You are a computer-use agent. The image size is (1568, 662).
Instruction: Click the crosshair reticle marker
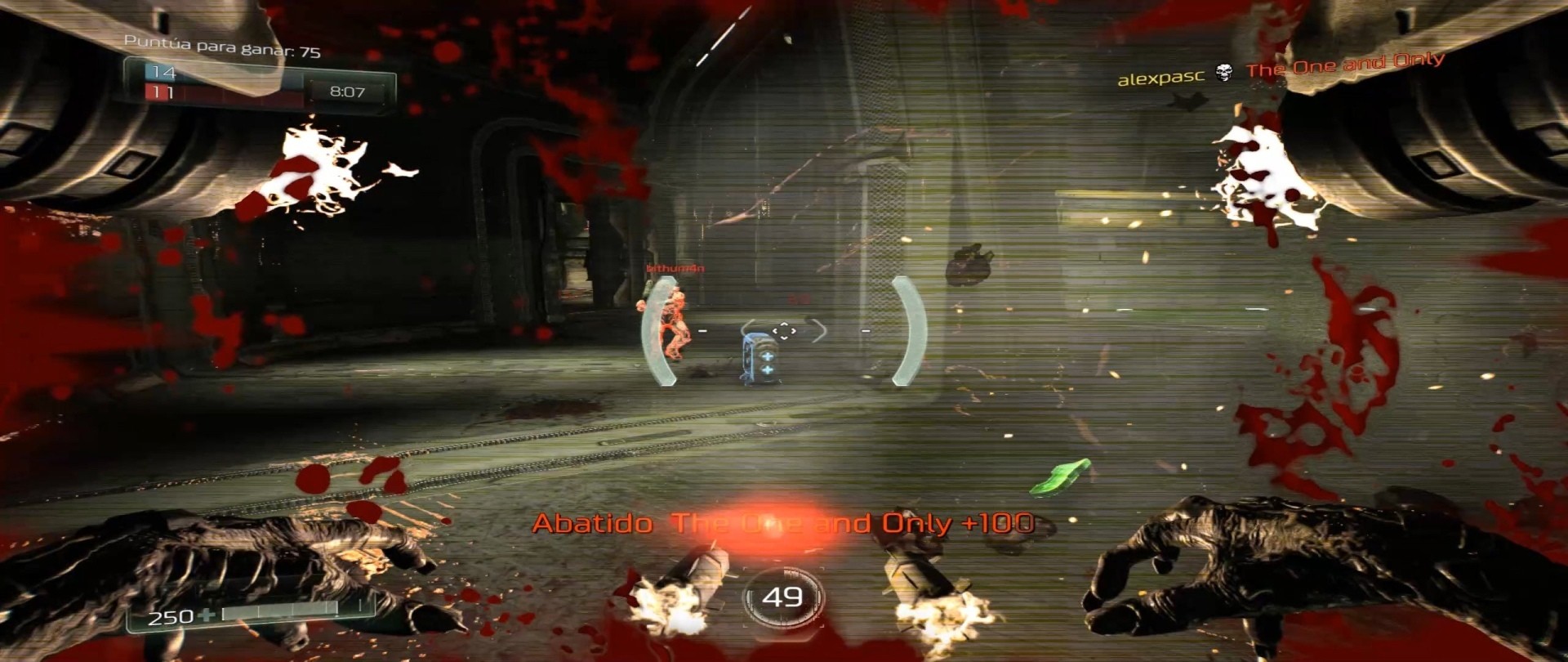[784, 331]
